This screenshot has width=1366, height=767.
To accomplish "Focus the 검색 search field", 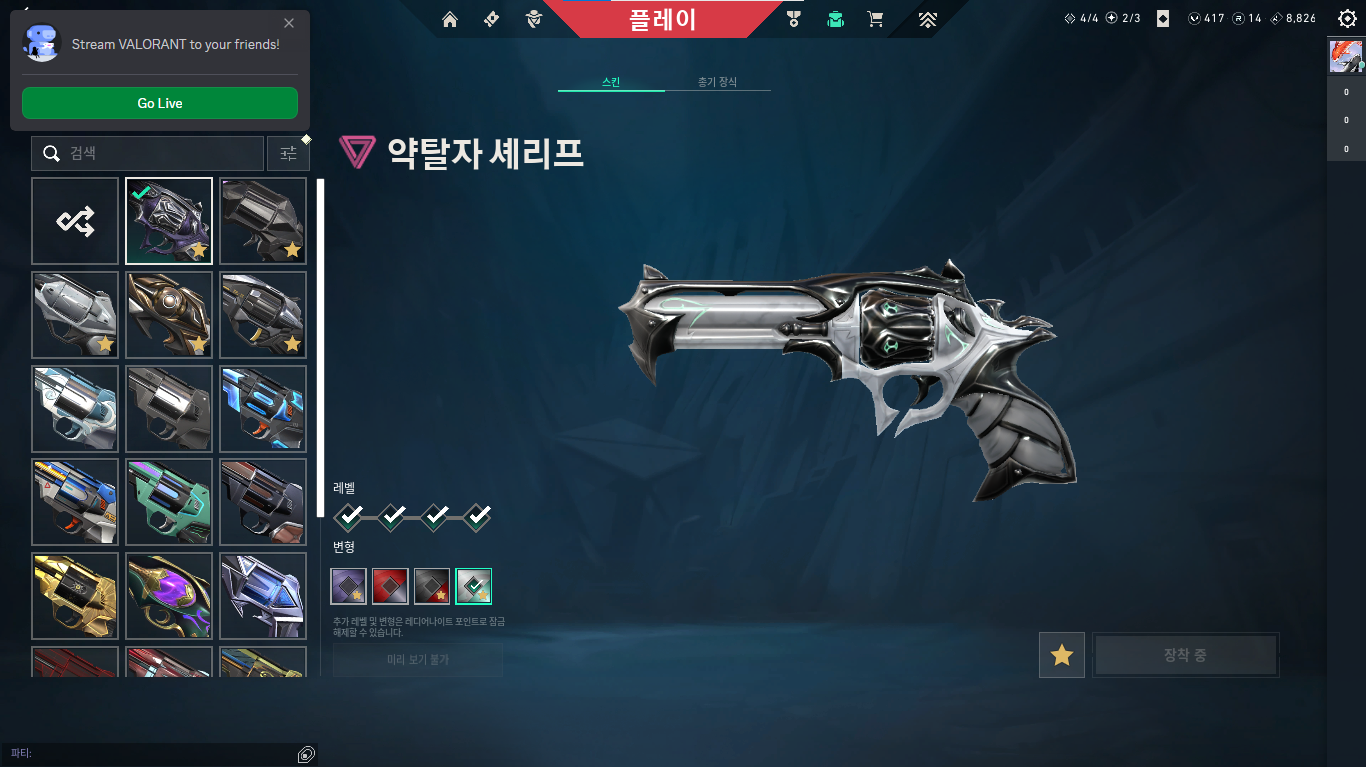I will 148,153.
